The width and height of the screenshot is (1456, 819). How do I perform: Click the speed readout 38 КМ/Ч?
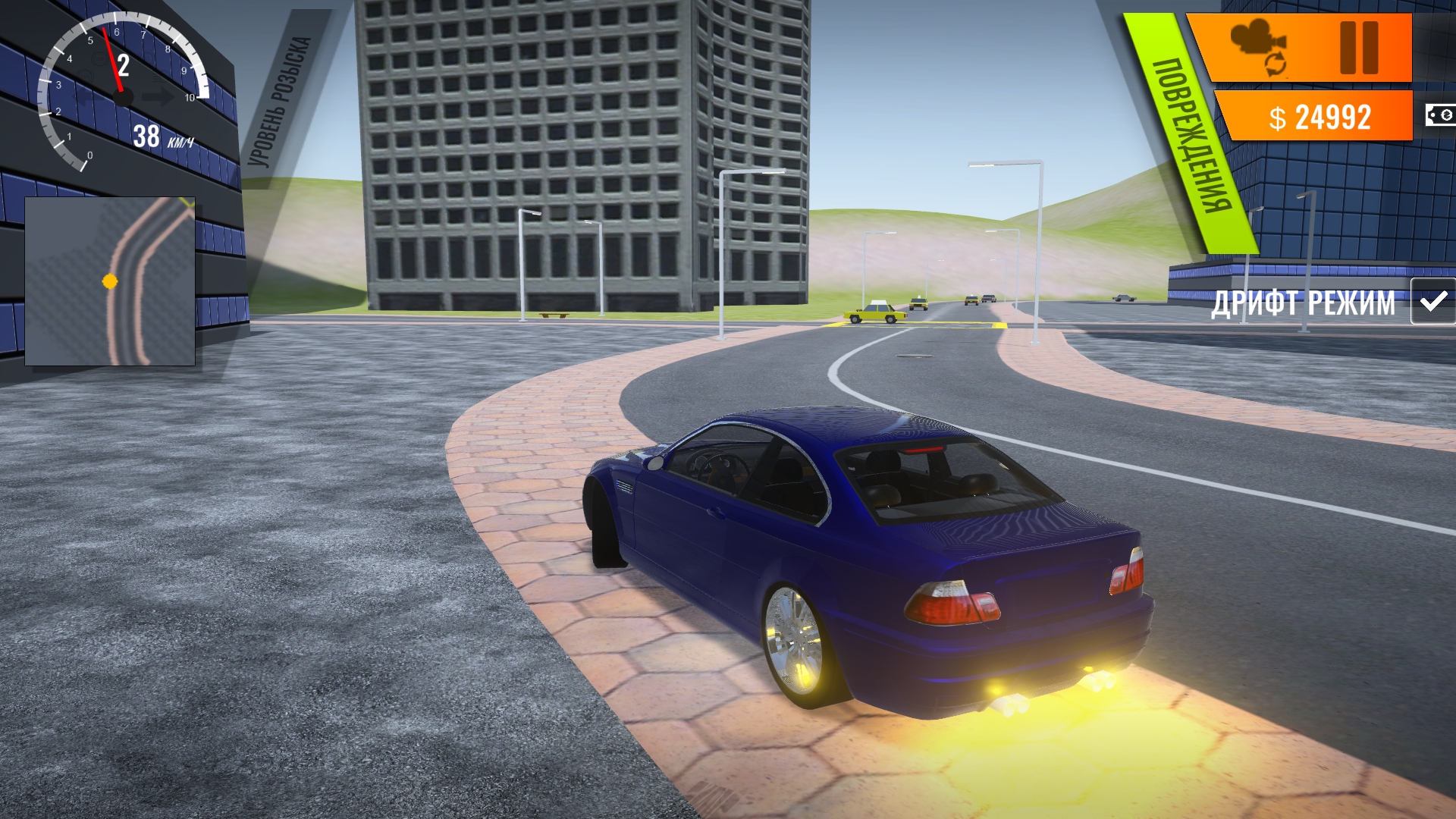[162, 136]
